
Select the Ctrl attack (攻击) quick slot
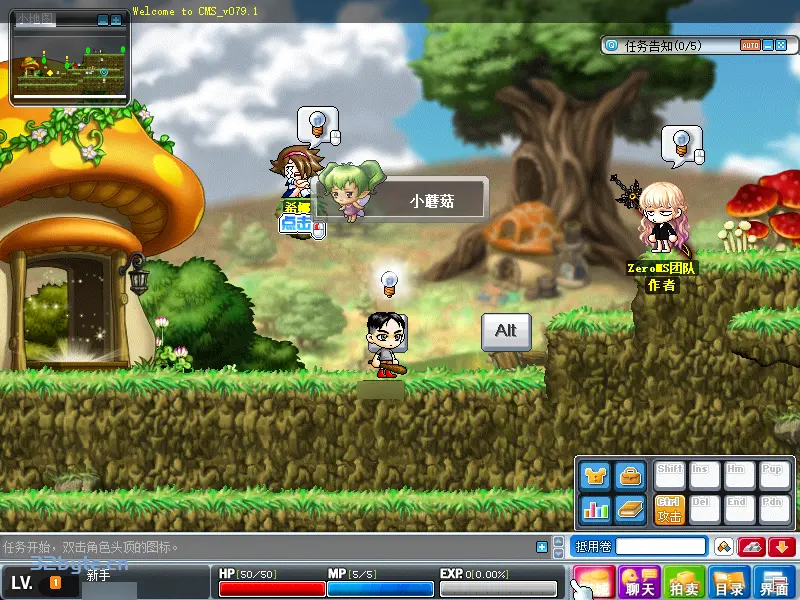[x=669, y=509]
